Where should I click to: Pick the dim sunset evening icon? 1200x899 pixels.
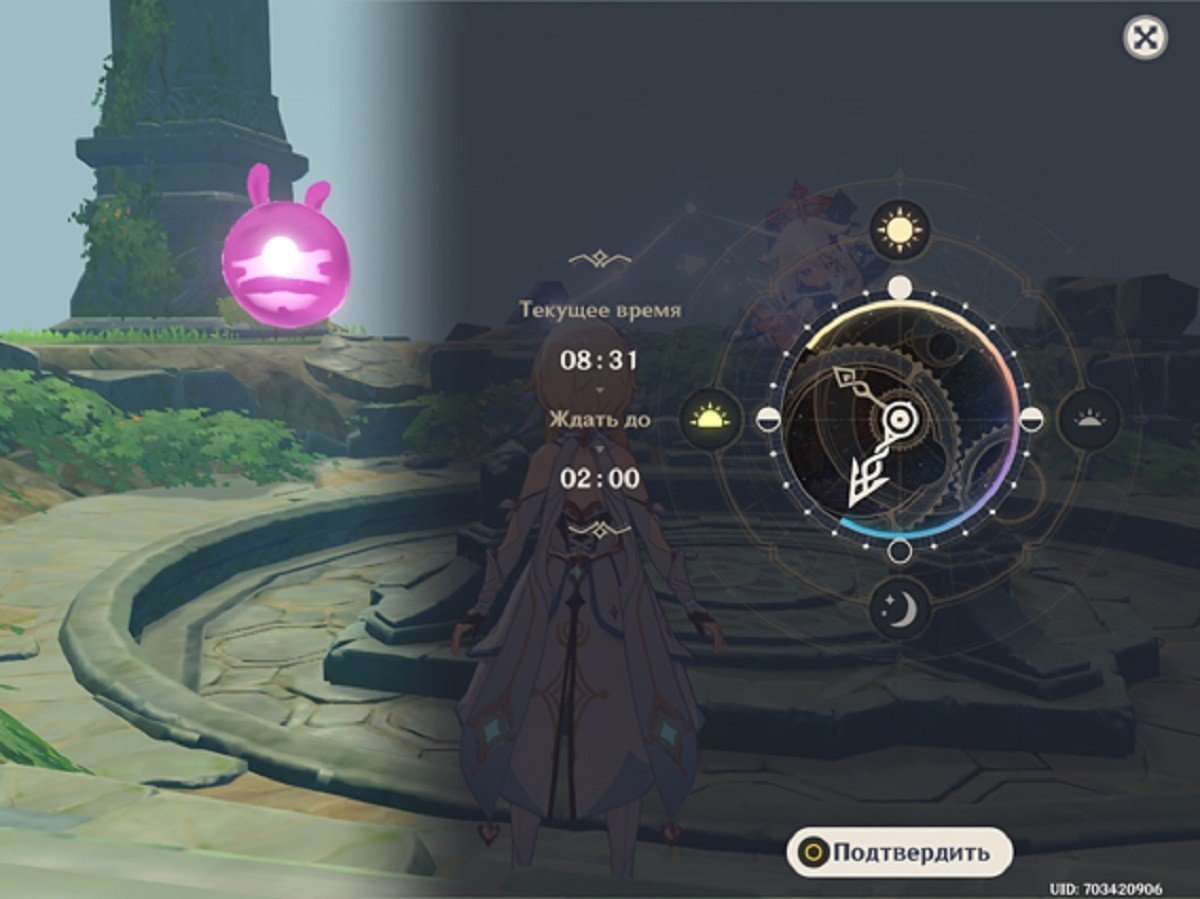[1089, 420]
